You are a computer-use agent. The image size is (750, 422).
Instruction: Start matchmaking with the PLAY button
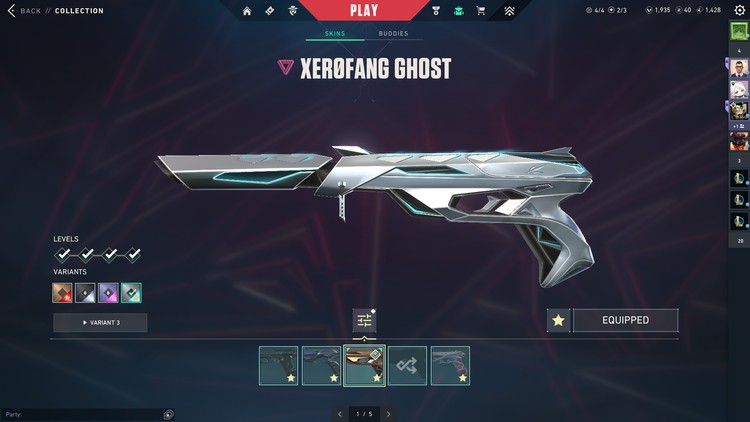tap(364, 11)
